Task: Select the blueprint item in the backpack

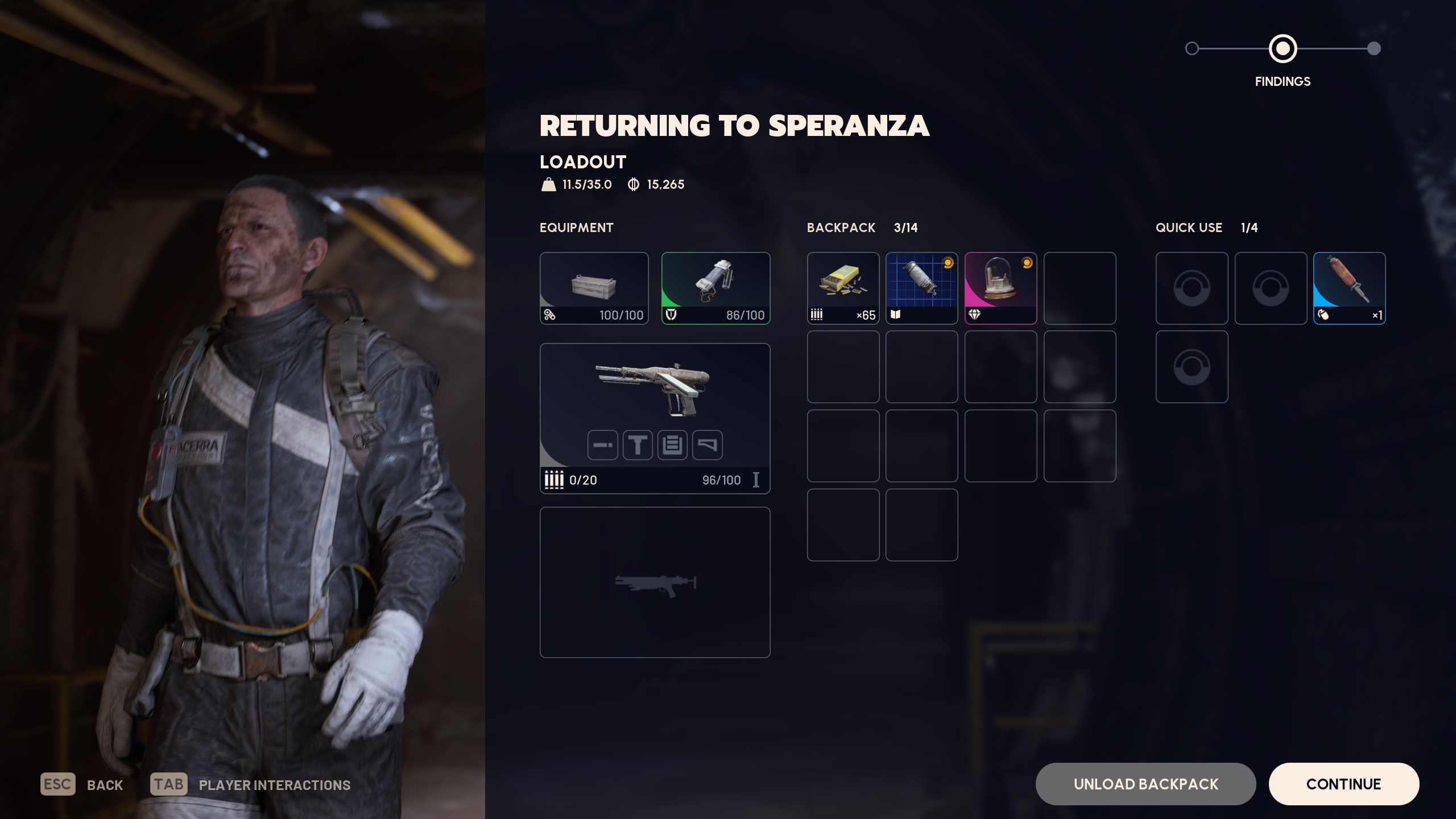Action: [921, 288]
